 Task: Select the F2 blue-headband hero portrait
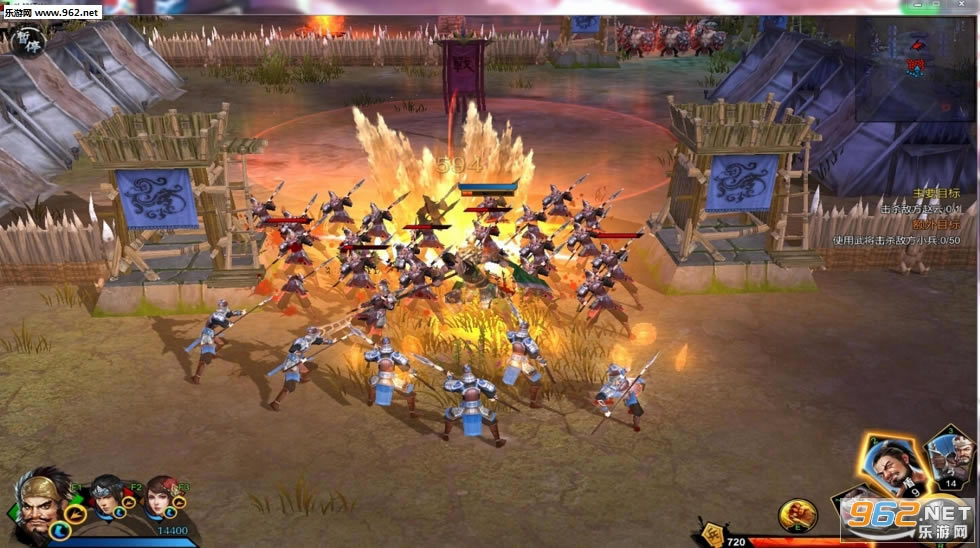coord(108,497)
